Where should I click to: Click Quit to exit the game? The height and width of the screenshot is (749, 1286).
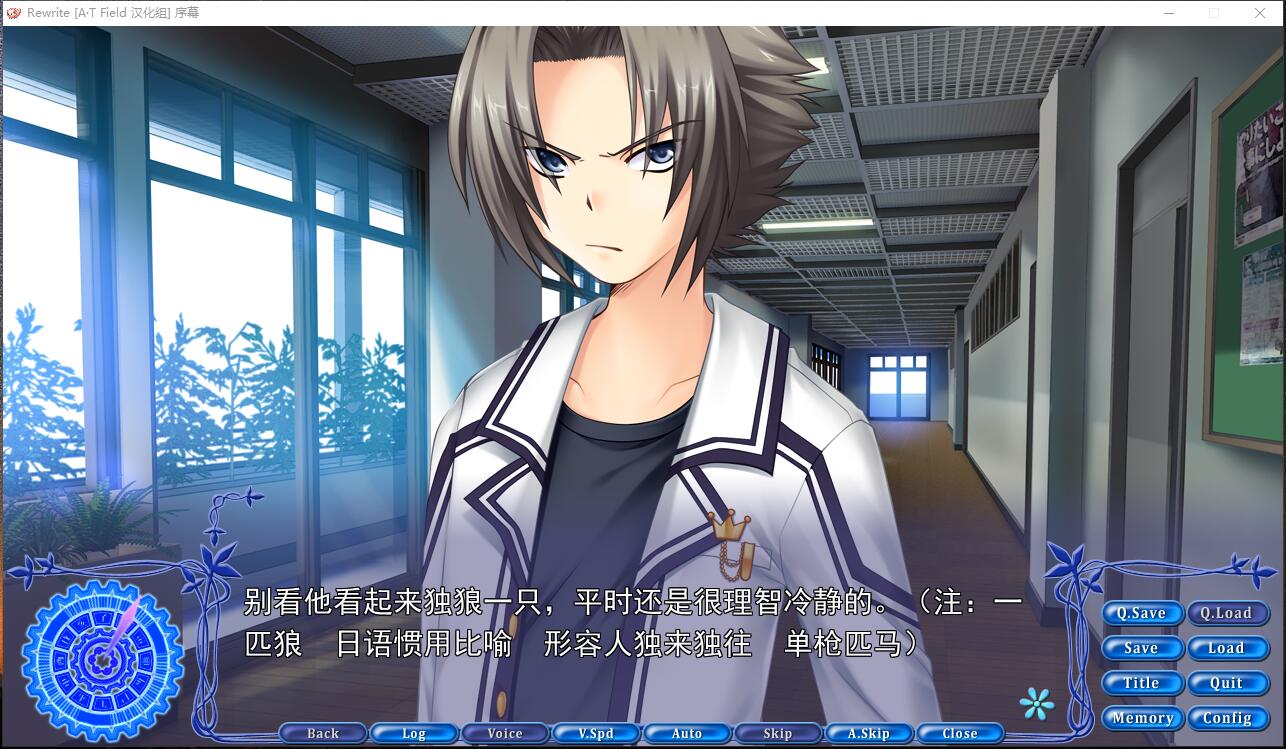pyautogui.click(x=1228, y=683)
